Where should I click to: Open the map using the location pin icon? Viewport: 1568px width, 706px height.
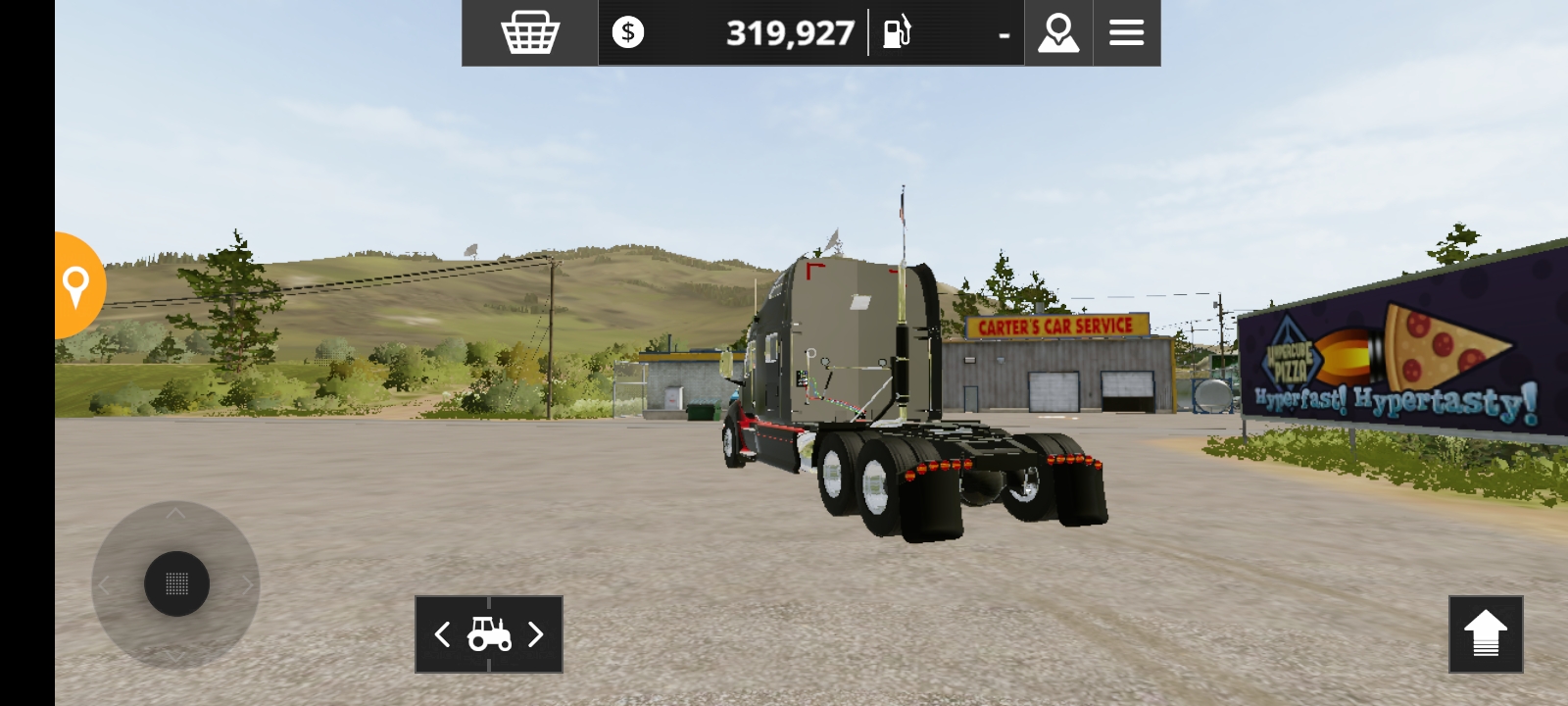(1057, 32)
